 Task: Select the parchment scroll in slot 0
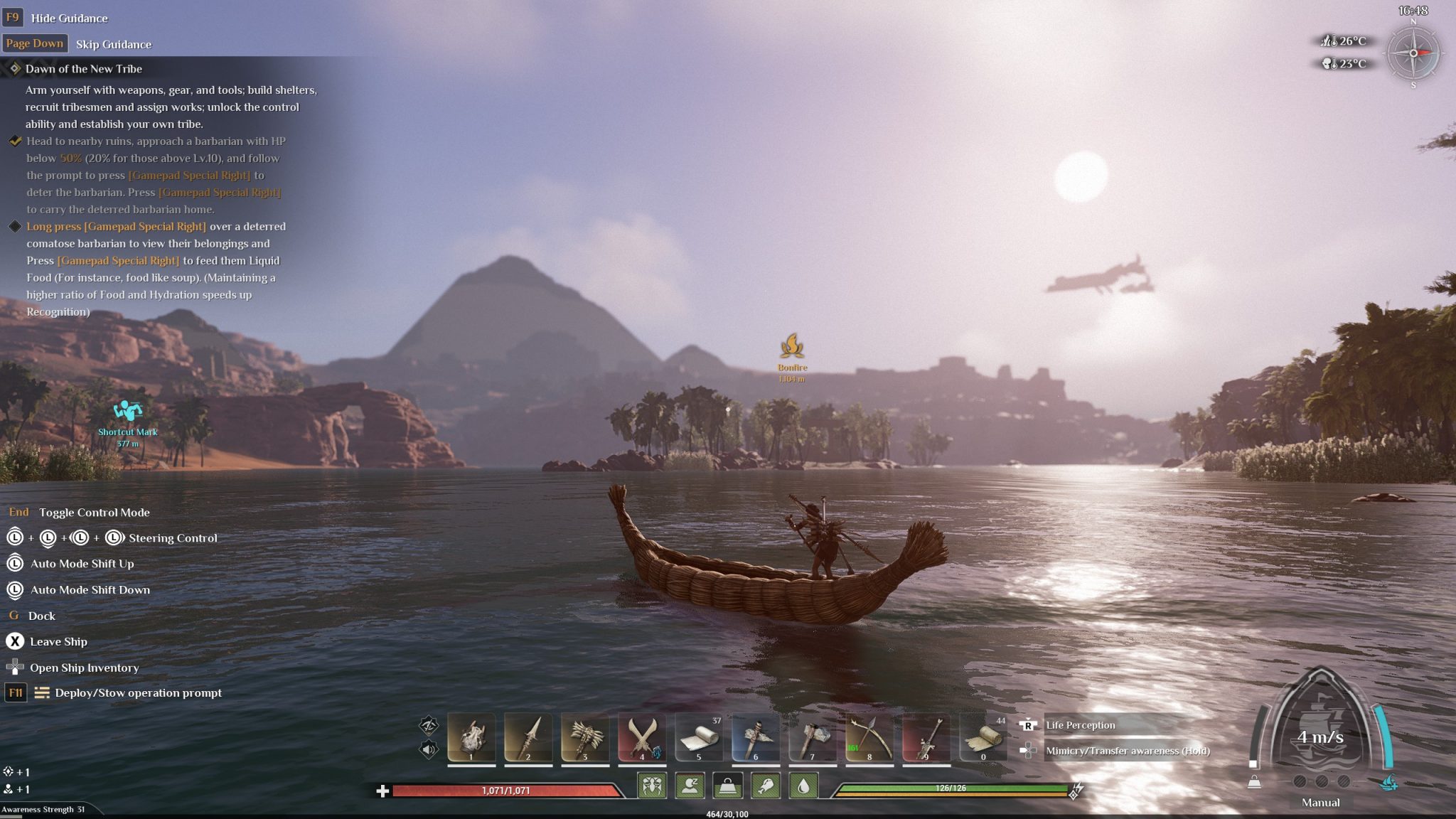[983, 737]
